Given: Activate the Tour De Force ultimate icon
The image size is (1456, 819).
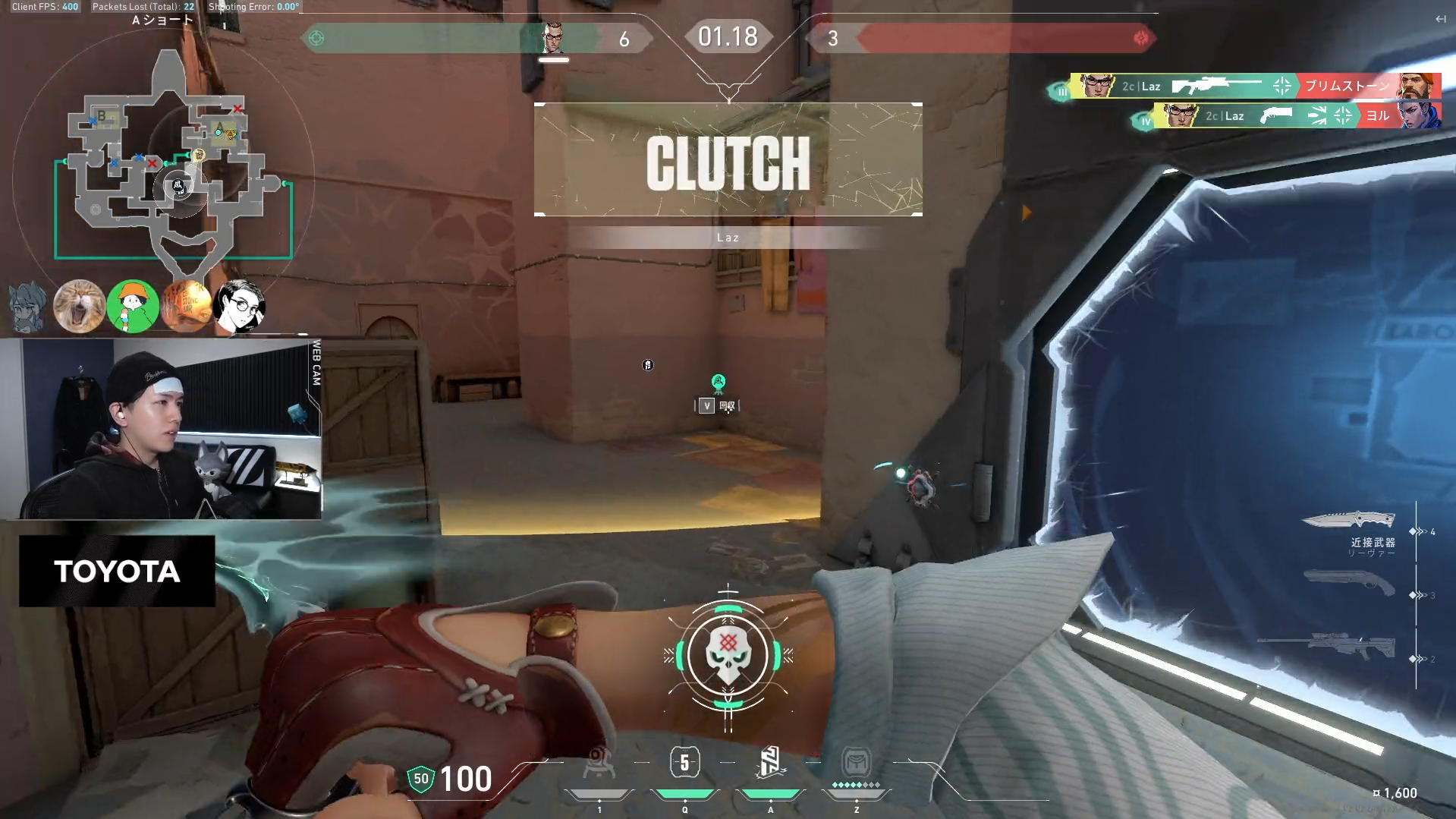Looking at the screenshot, I should point(856,763).
